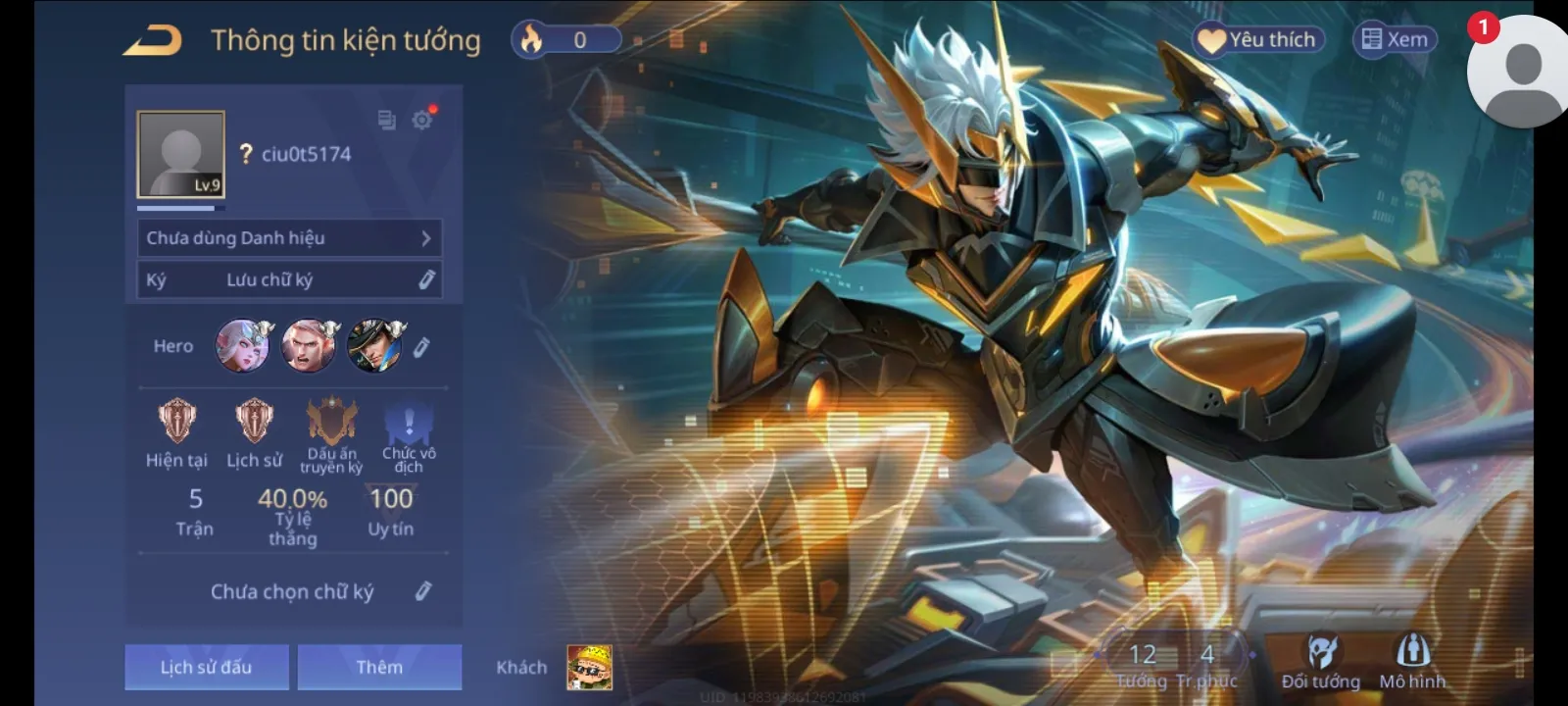
Task: Open profile settings via the gear icon
Action: point(422,120)
